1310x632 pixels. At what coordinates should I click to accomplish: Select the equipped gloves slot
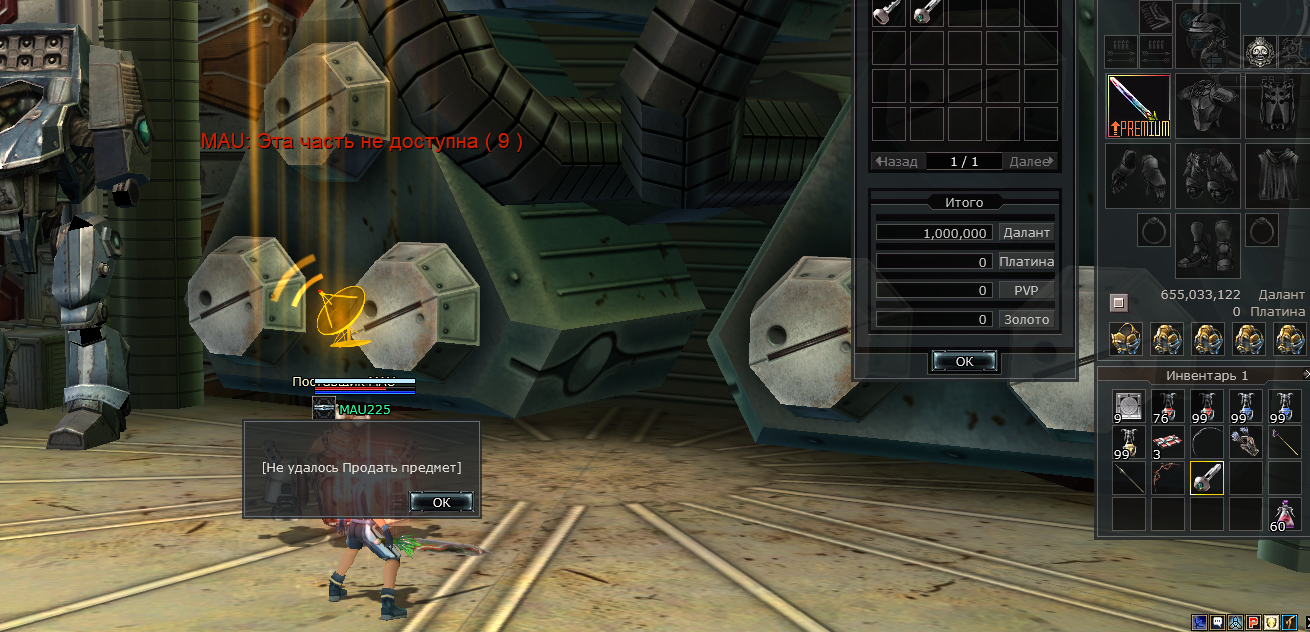1138,175
